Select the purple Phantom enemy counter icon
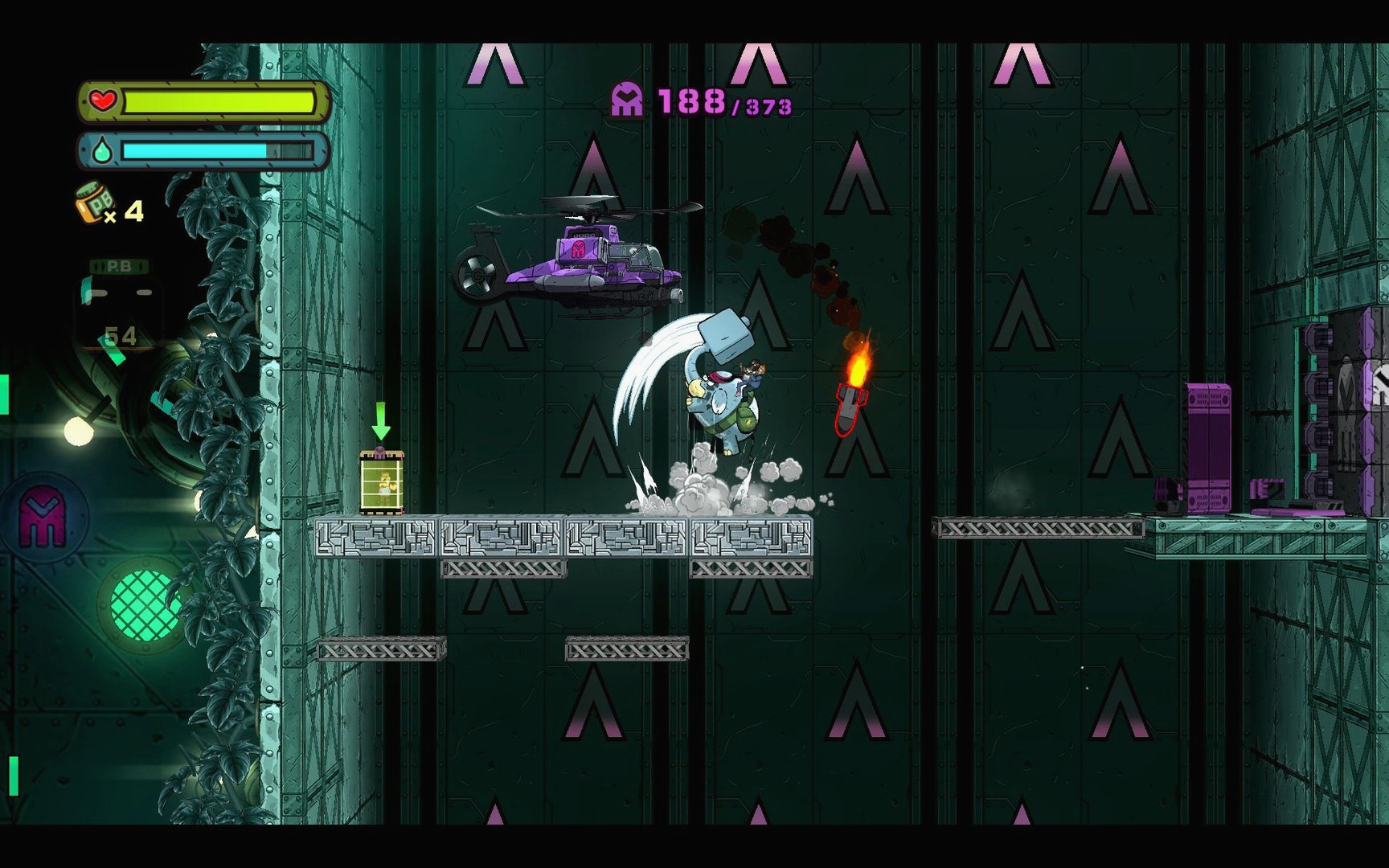 pyautogui.click(x=627, y=101)
